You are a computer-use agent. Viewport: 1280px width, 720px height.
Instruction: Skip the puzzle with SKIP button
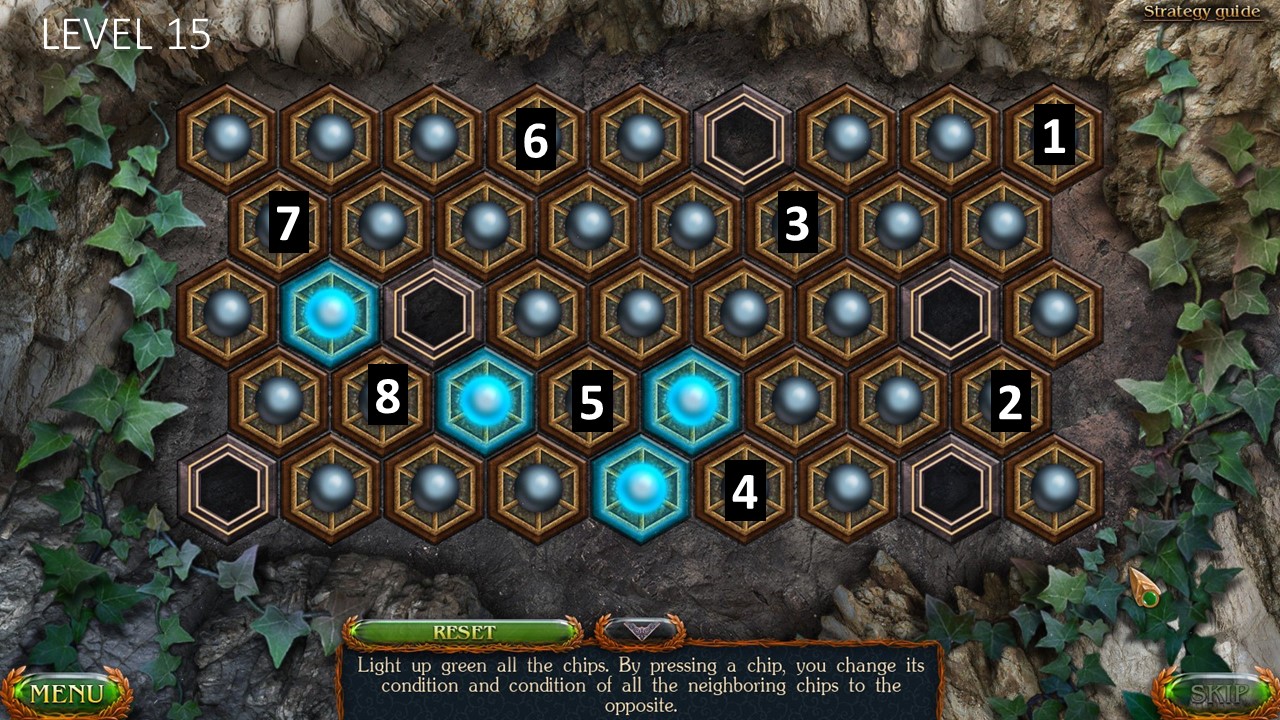(x=1216, y=693)
